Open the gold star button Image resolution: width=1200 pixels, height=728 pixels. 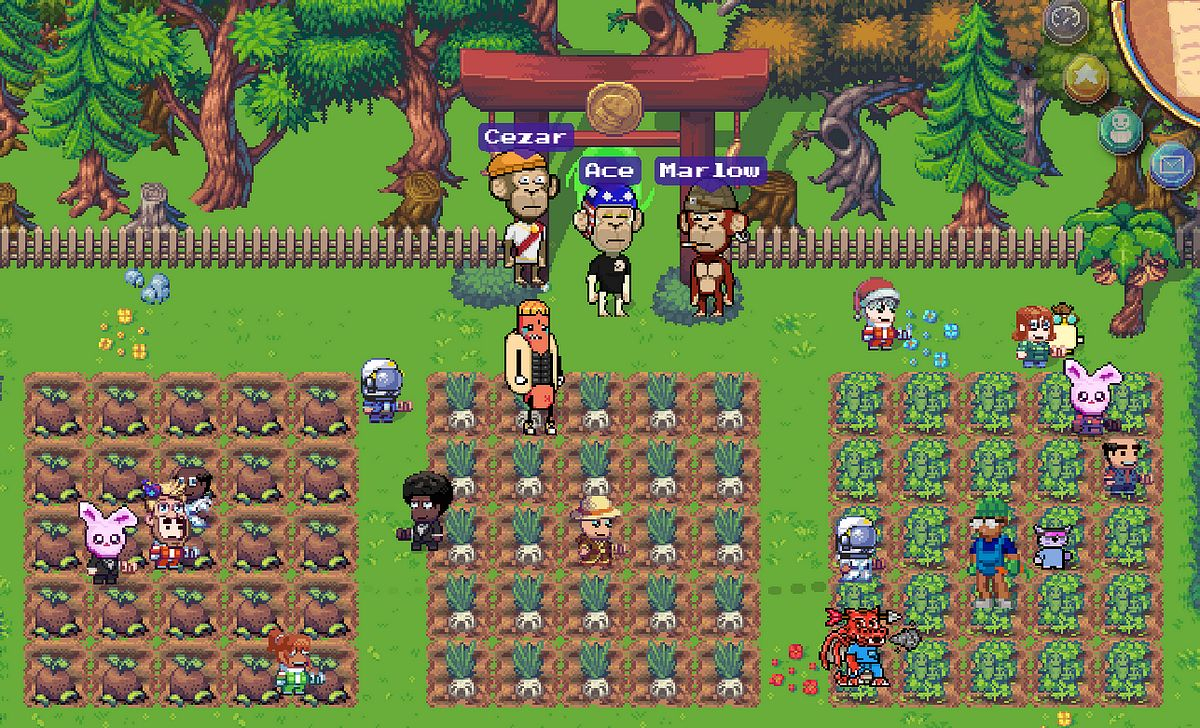pos(1085,76)
